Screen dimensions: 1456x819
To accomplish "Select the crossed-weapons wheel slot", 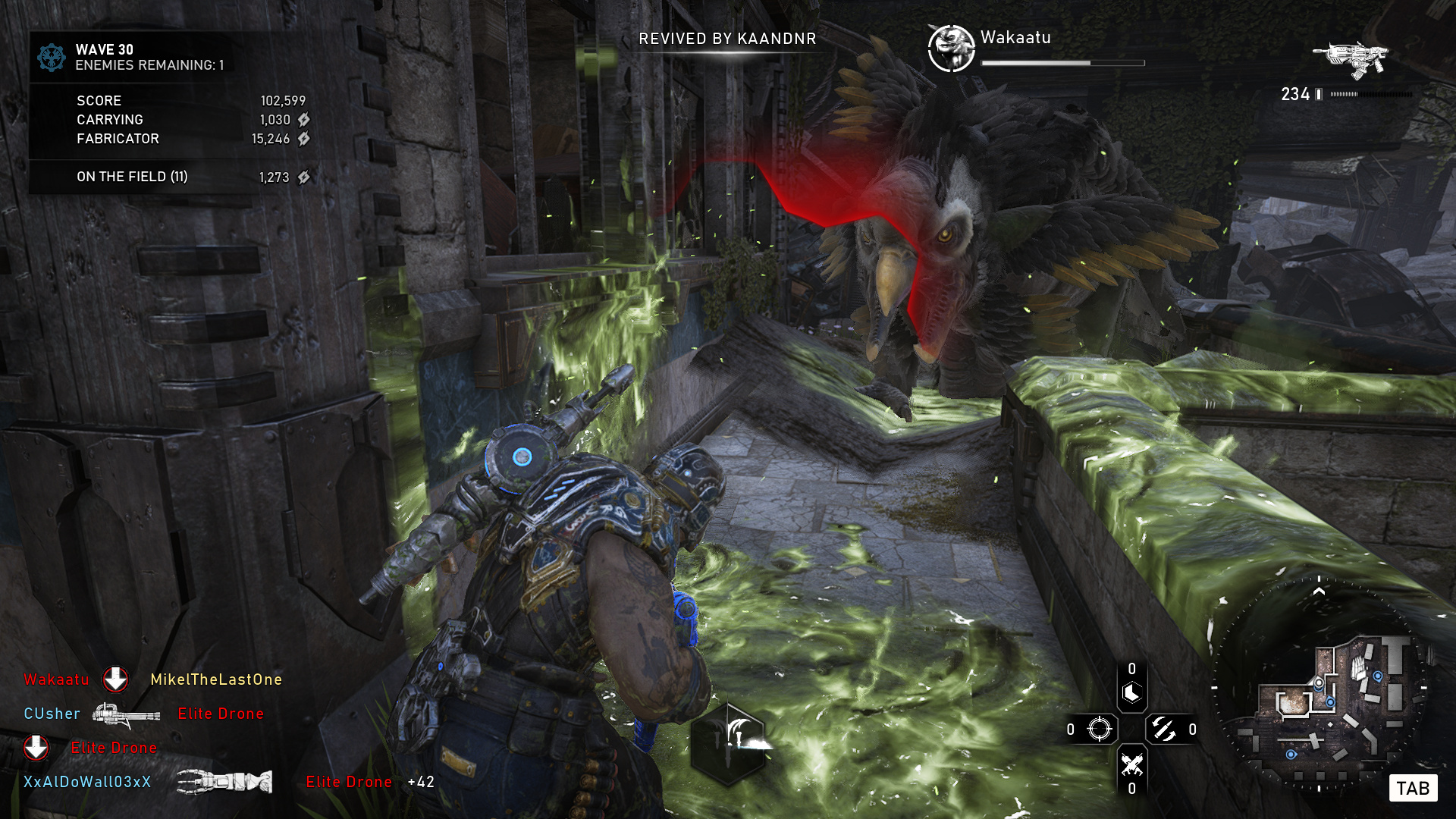I will click(1131, 764).
